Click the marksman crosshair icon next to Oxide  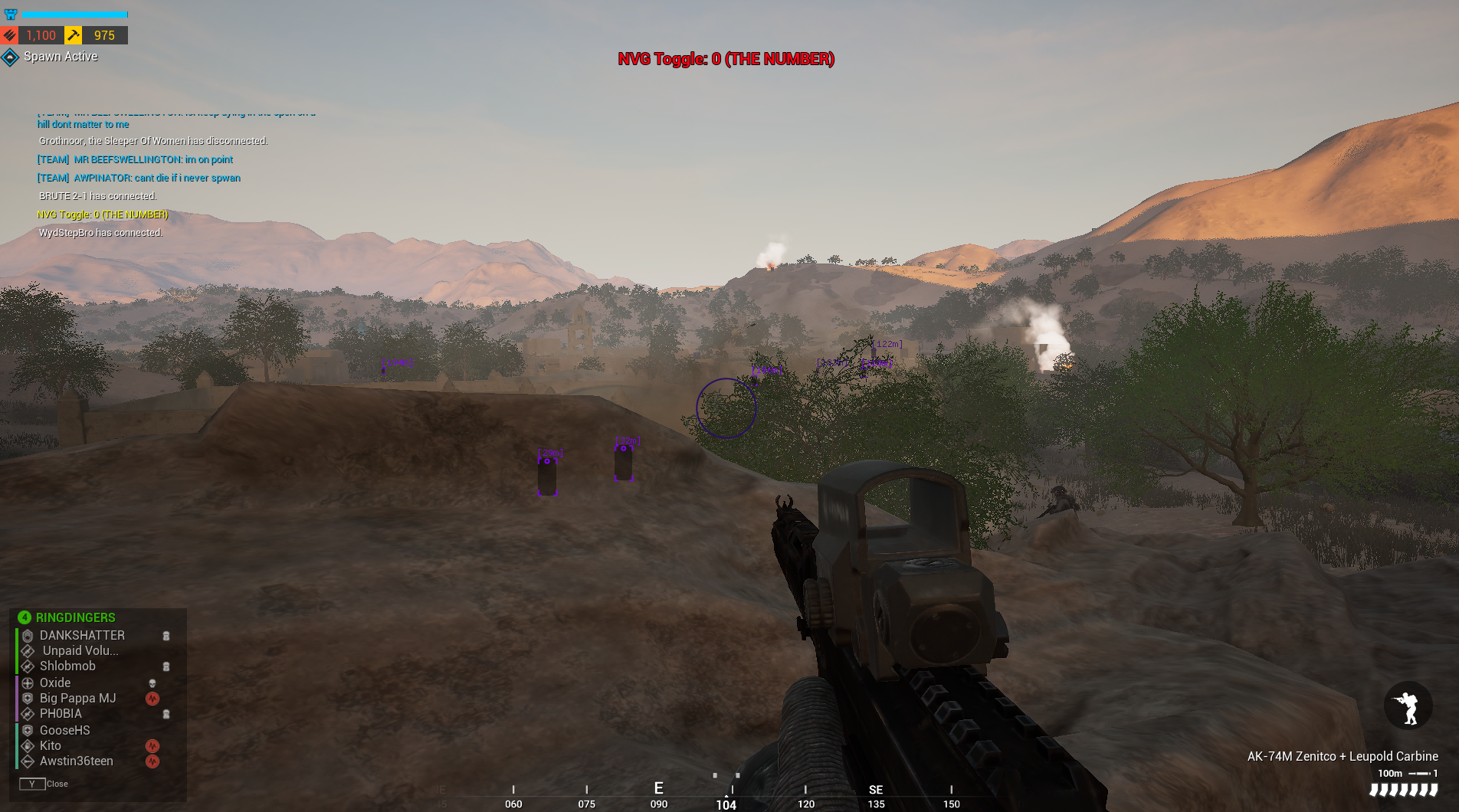pyautogui.click(x=28, y=683)
